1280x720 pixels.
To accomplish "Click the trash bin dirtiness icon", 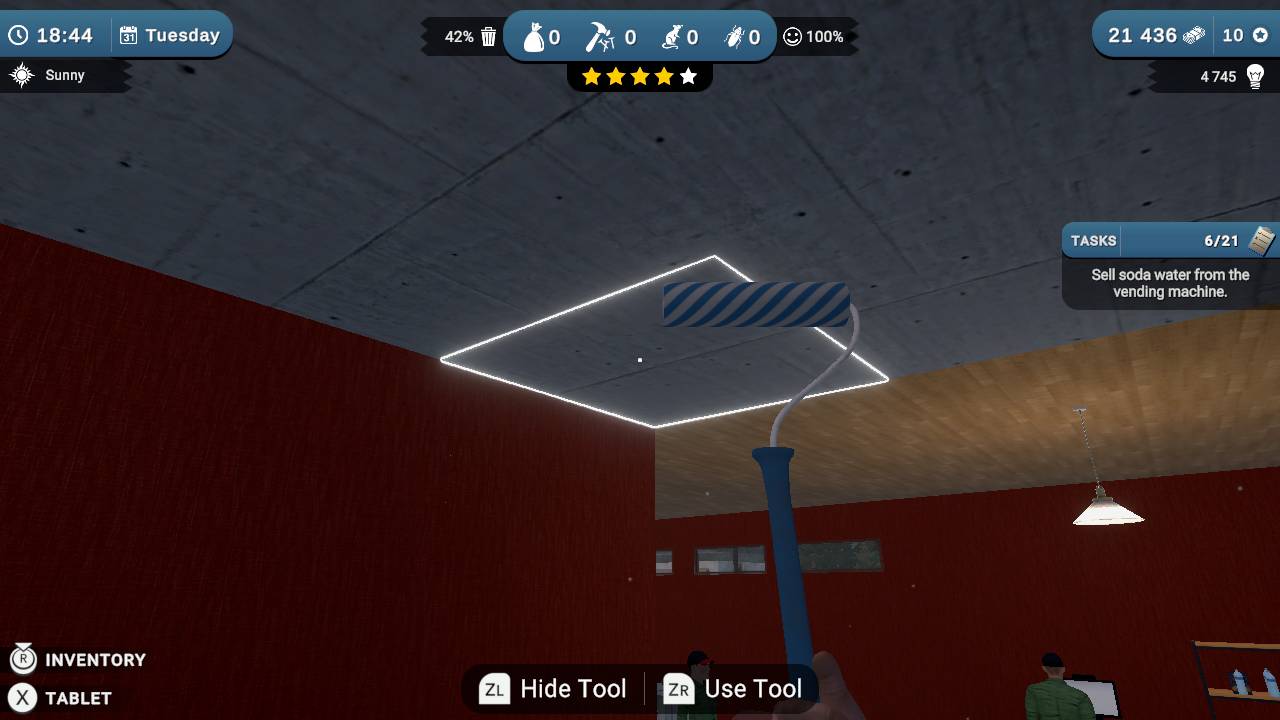I will 487,35.
